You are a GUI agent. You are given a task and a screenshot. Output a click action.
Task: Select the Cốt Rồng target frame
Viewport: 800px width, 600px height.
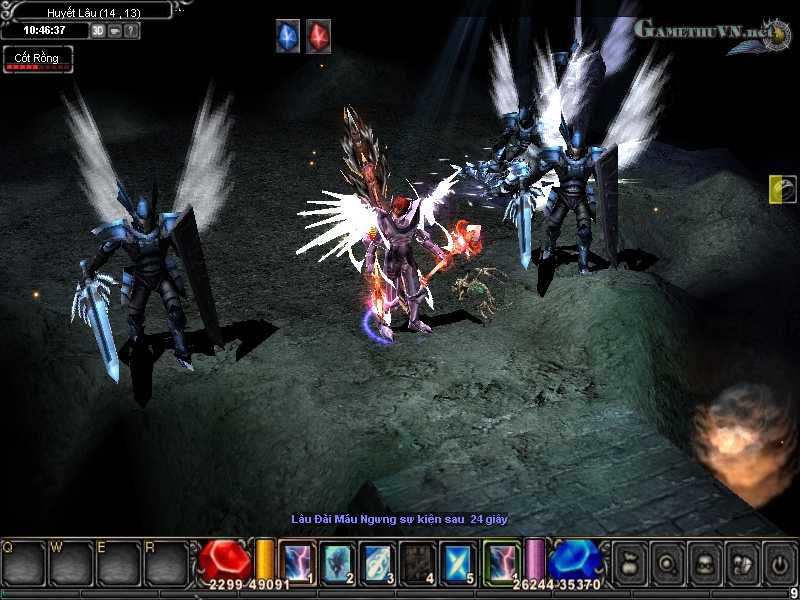tap(37, 59)
